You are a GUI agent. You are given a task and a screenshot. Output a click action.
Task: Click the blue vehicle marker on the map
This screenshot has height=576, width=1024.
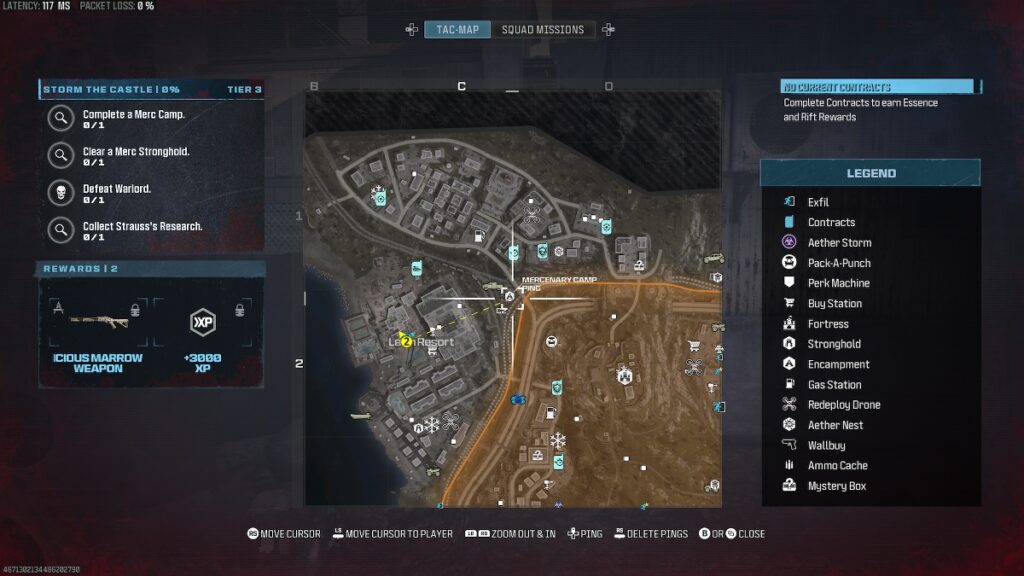click(x=518, y=399)
